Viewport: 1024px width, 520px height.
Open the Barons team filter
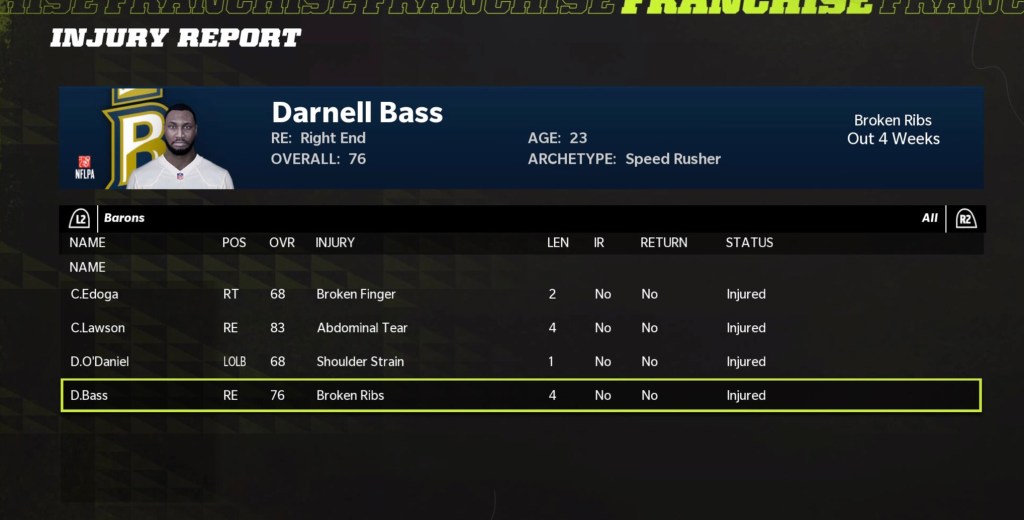pyautogui.click(x=124, y=218)
